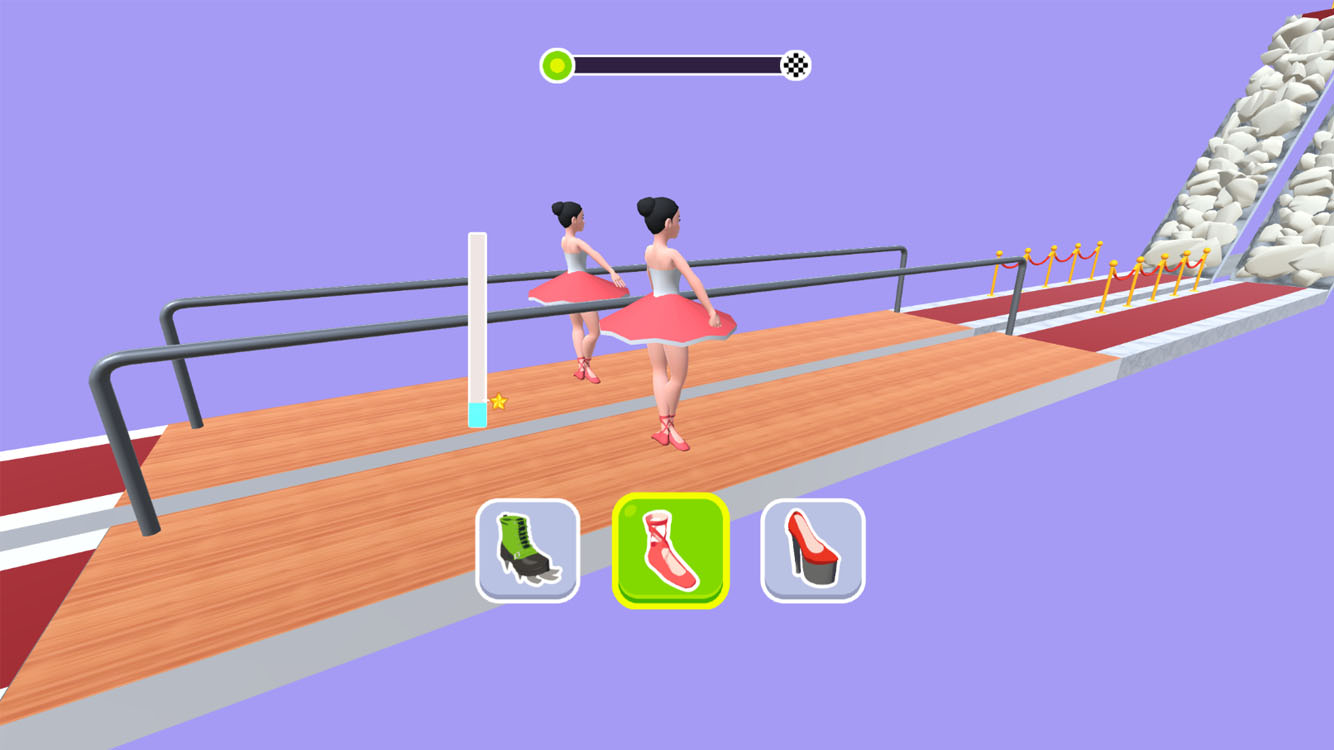Click the green player marker on the progress bar
The width and height of the screenshot is (1334, 750).
(x=556, y=63)
